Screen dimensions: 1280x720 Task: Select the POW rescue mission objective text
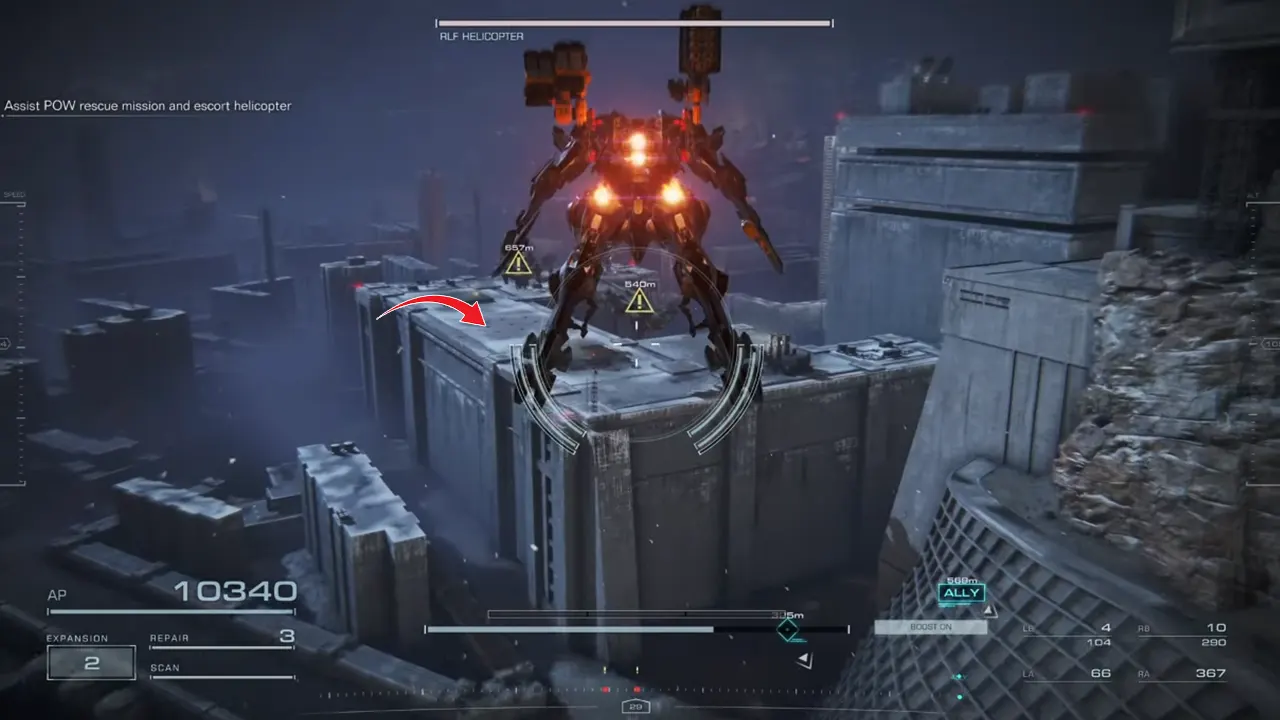click(x=148, y=106)
